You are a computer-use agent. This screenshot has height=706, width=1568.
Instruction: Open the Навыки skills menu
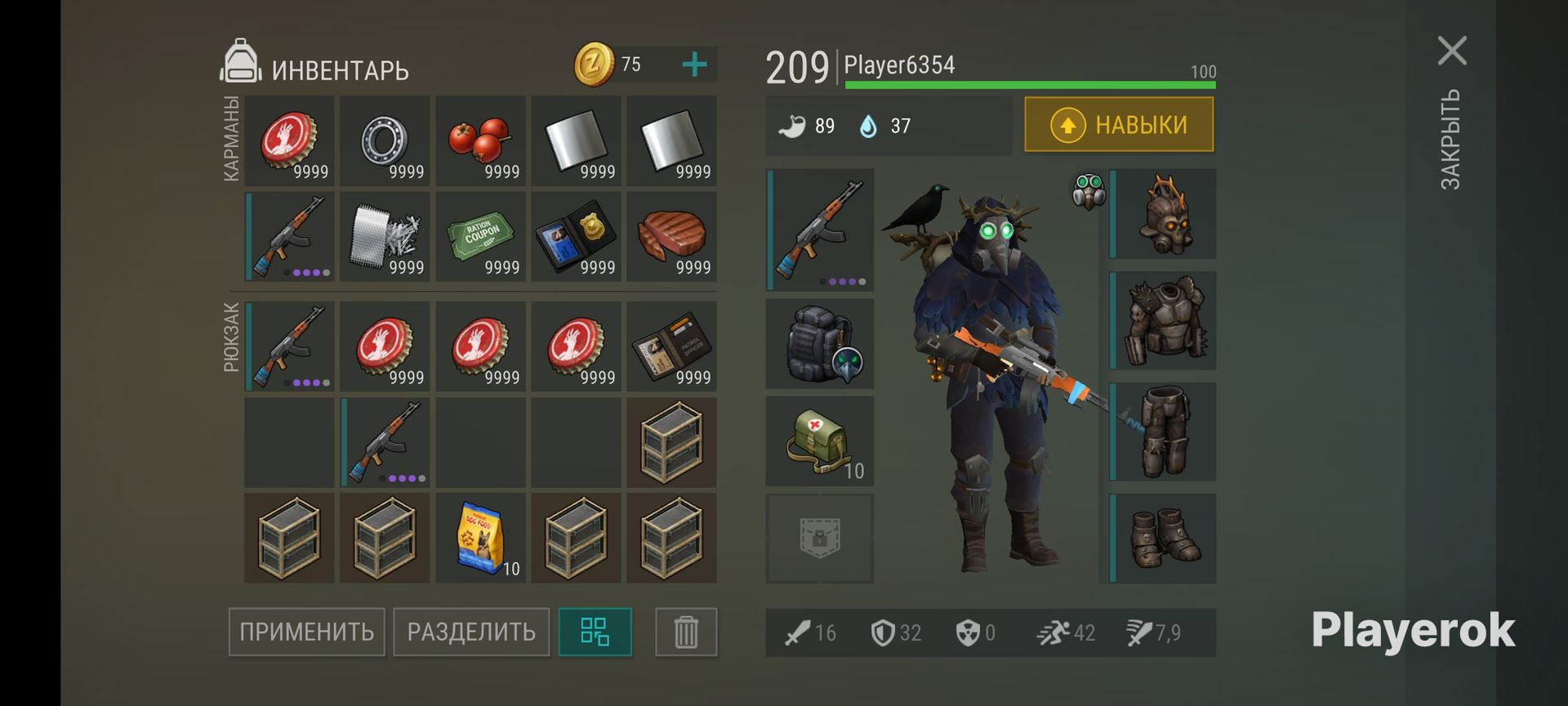(x=1119, y=125)
